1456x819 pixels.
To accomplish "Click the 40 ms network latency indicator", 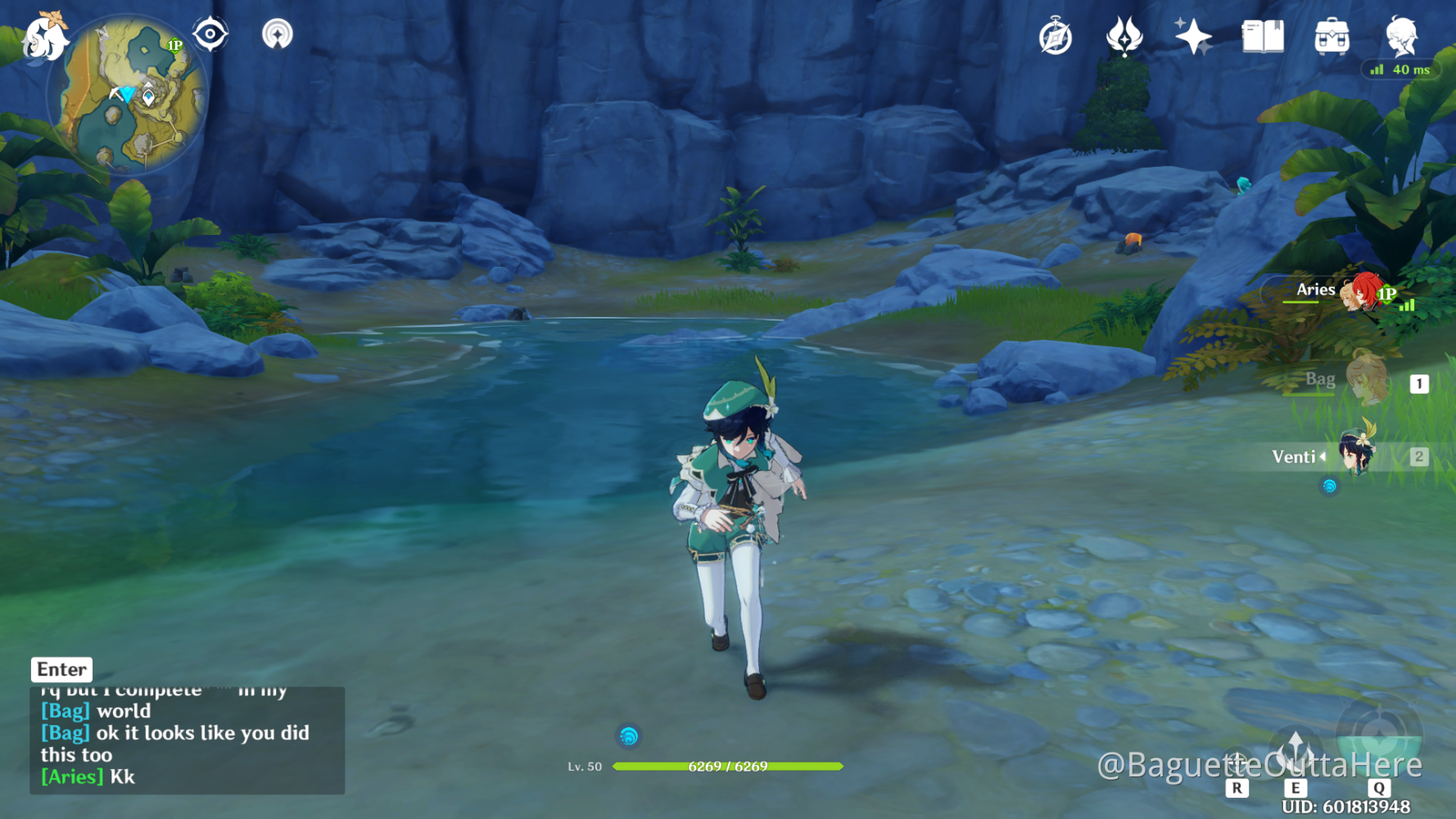I will pos(1401,70).
